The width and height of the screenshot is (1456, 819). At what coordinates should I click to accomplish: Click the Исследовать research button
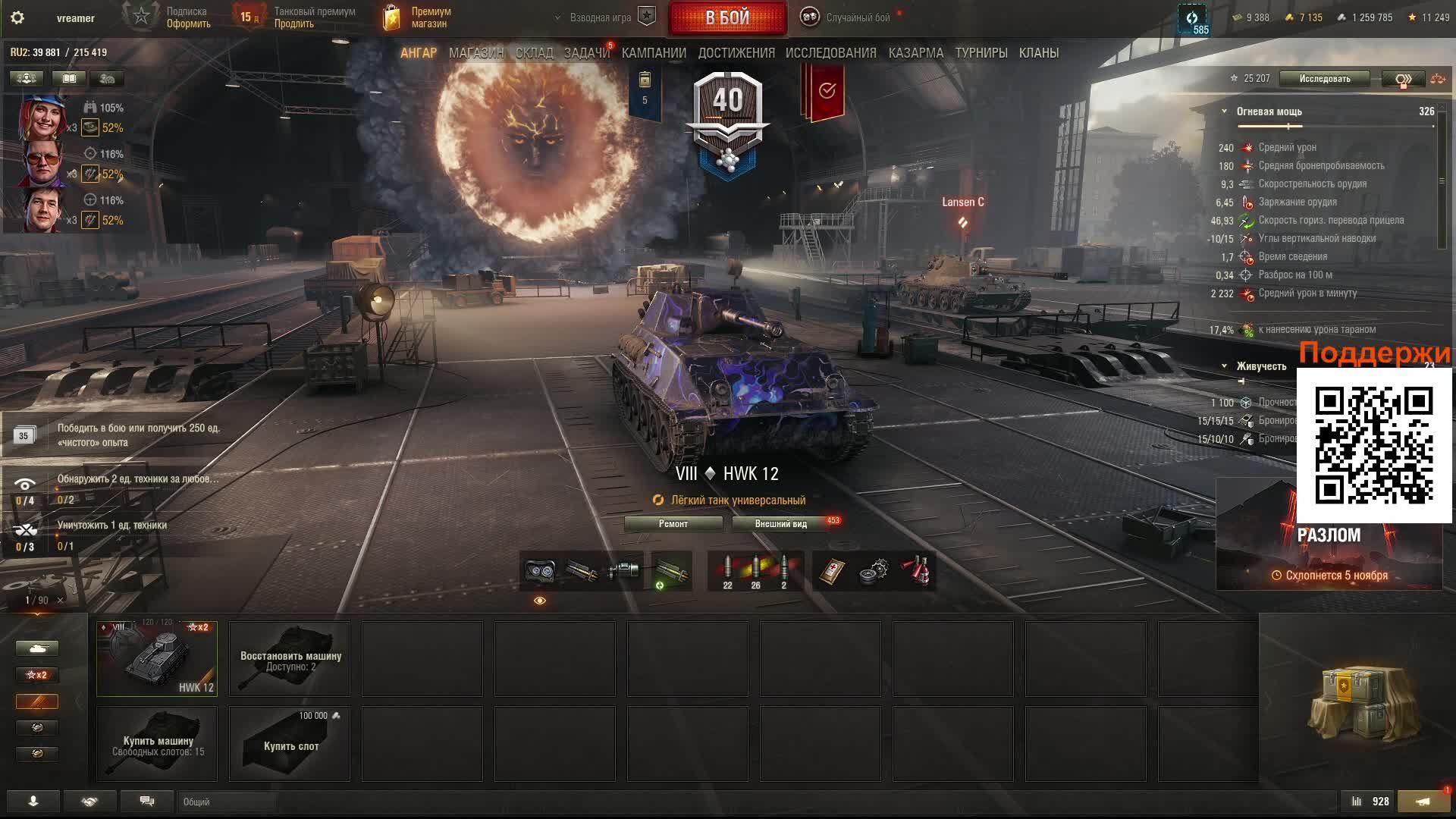[1324, 79]
